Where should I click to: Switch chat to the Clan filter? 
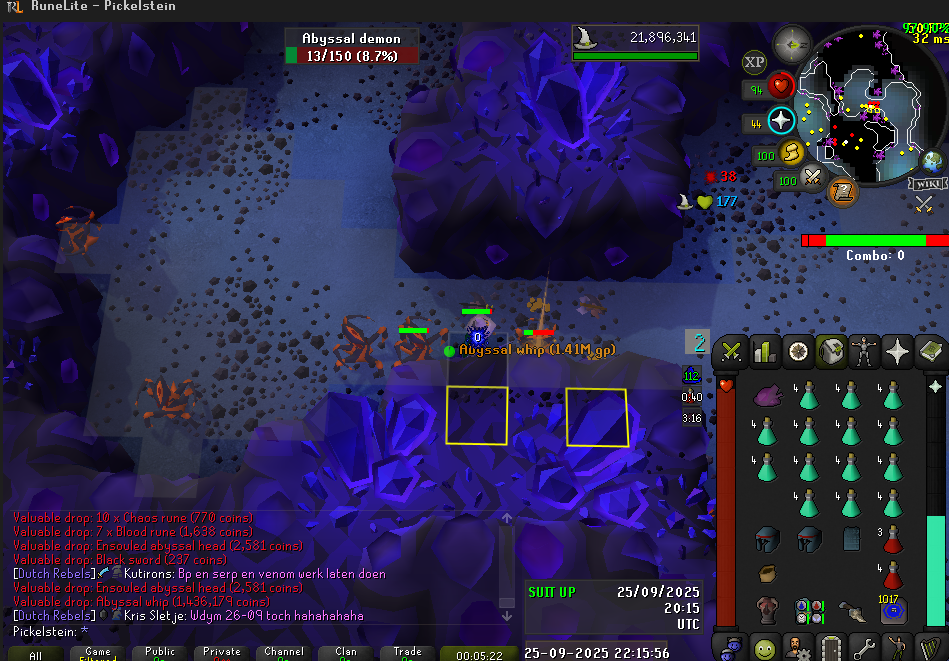click(x=346, y=653)
